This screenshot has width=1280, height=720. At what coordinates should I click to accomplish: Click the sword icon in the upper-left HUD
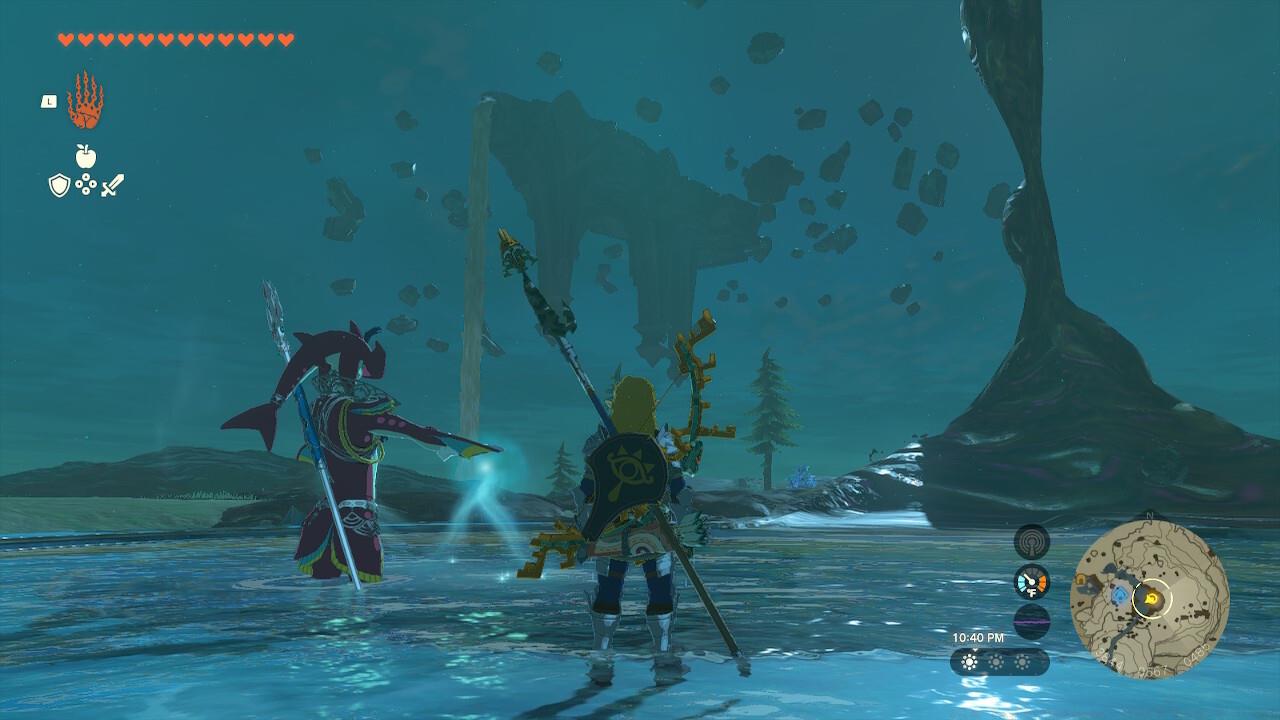[x=112, y=184]
